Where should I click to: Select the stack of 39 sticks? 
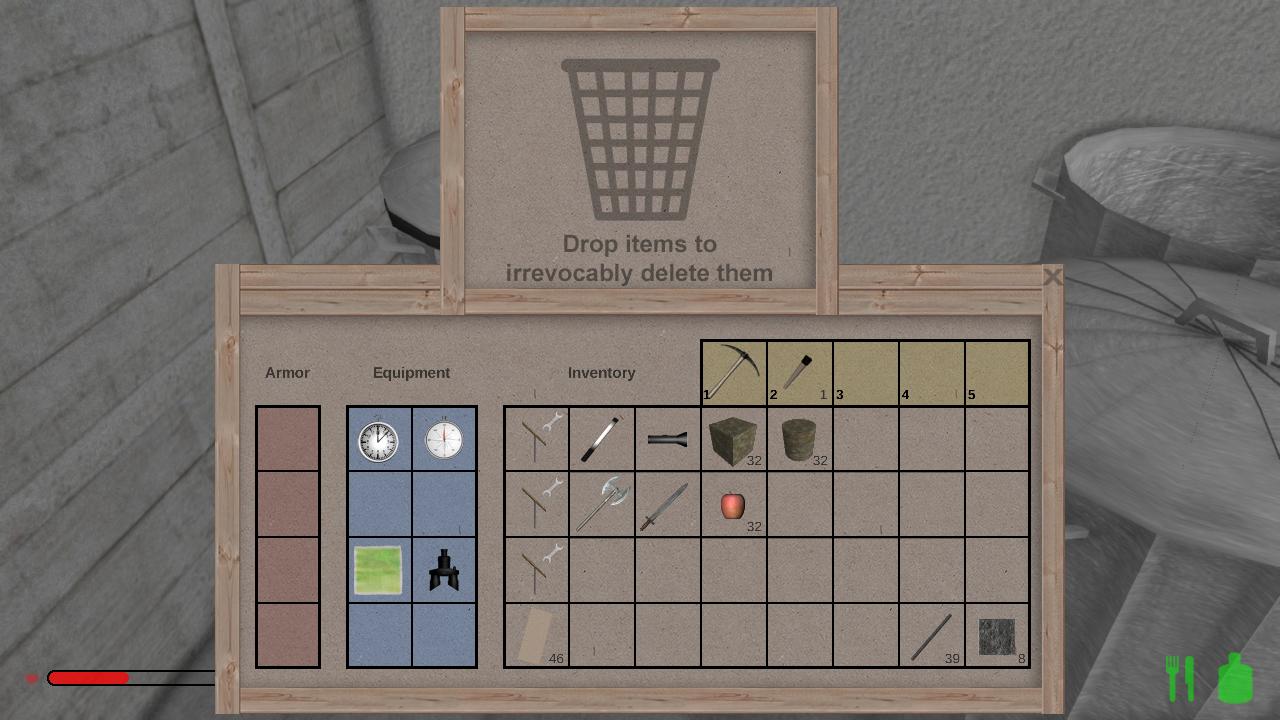click(x=931, y=636)
